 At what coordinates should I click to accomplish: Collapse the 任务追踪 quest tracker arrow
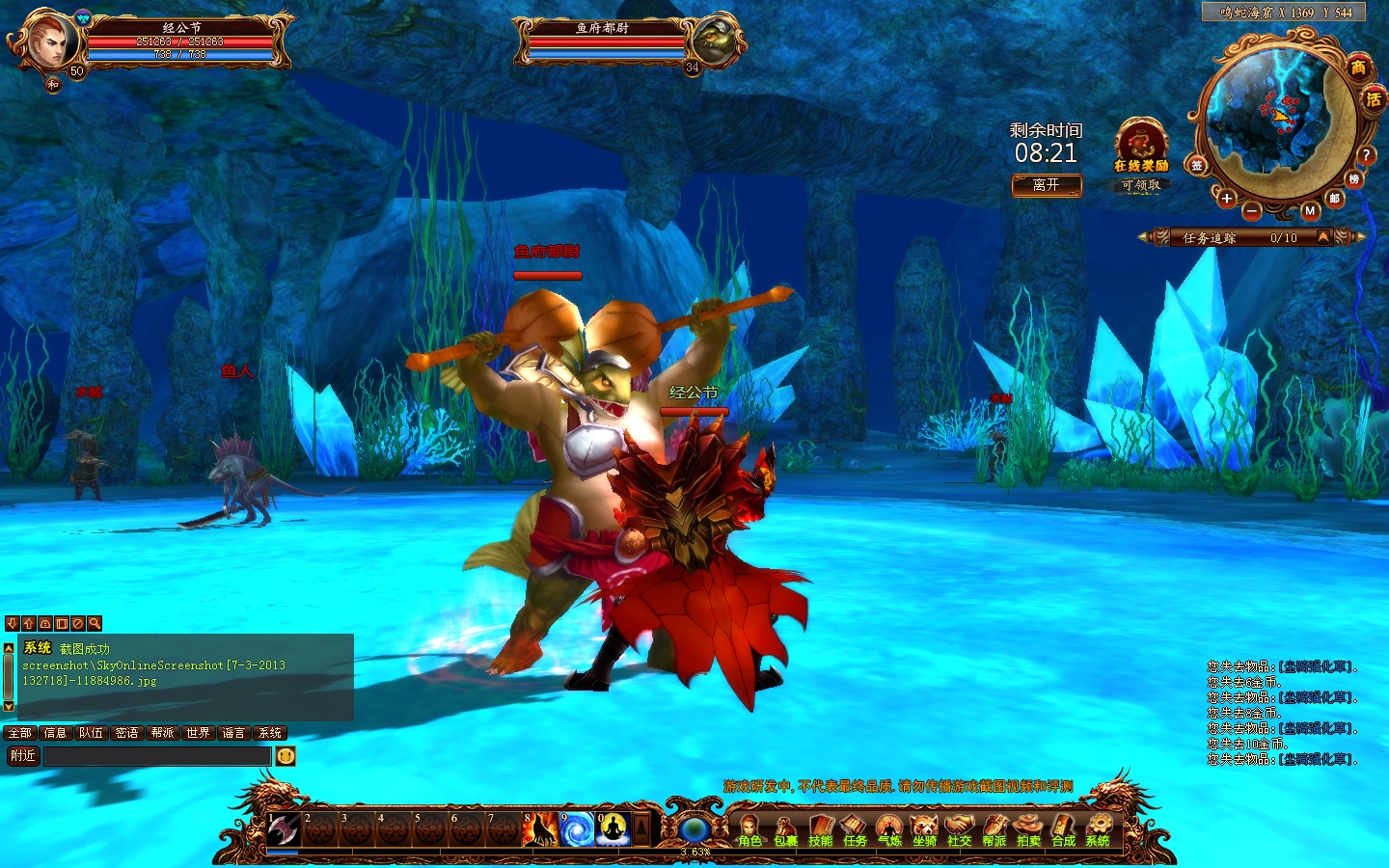1323,237
